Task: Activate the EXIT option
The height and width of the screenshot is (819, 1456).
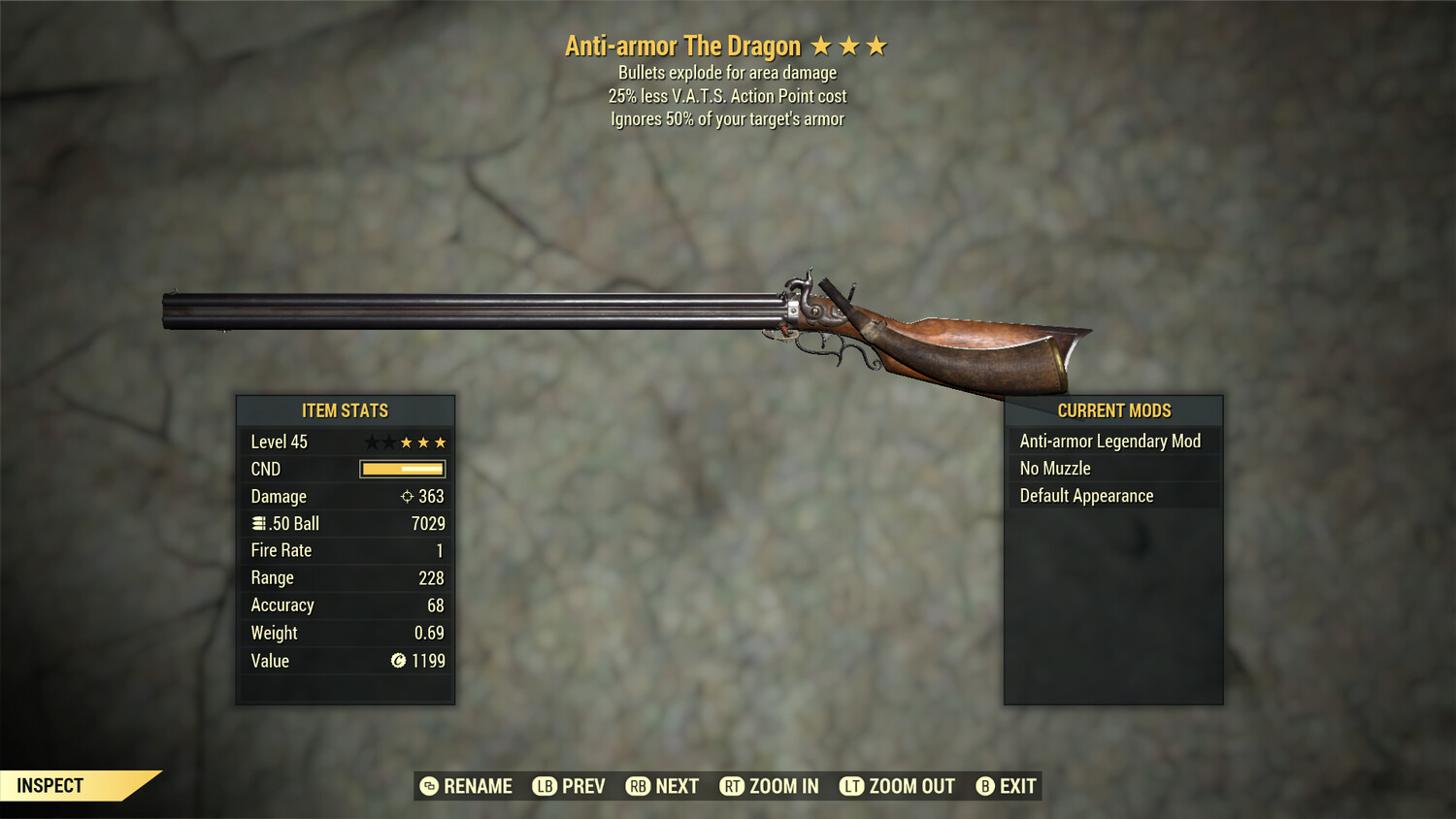Action: pyautogui.click(x=1017, y=786)
